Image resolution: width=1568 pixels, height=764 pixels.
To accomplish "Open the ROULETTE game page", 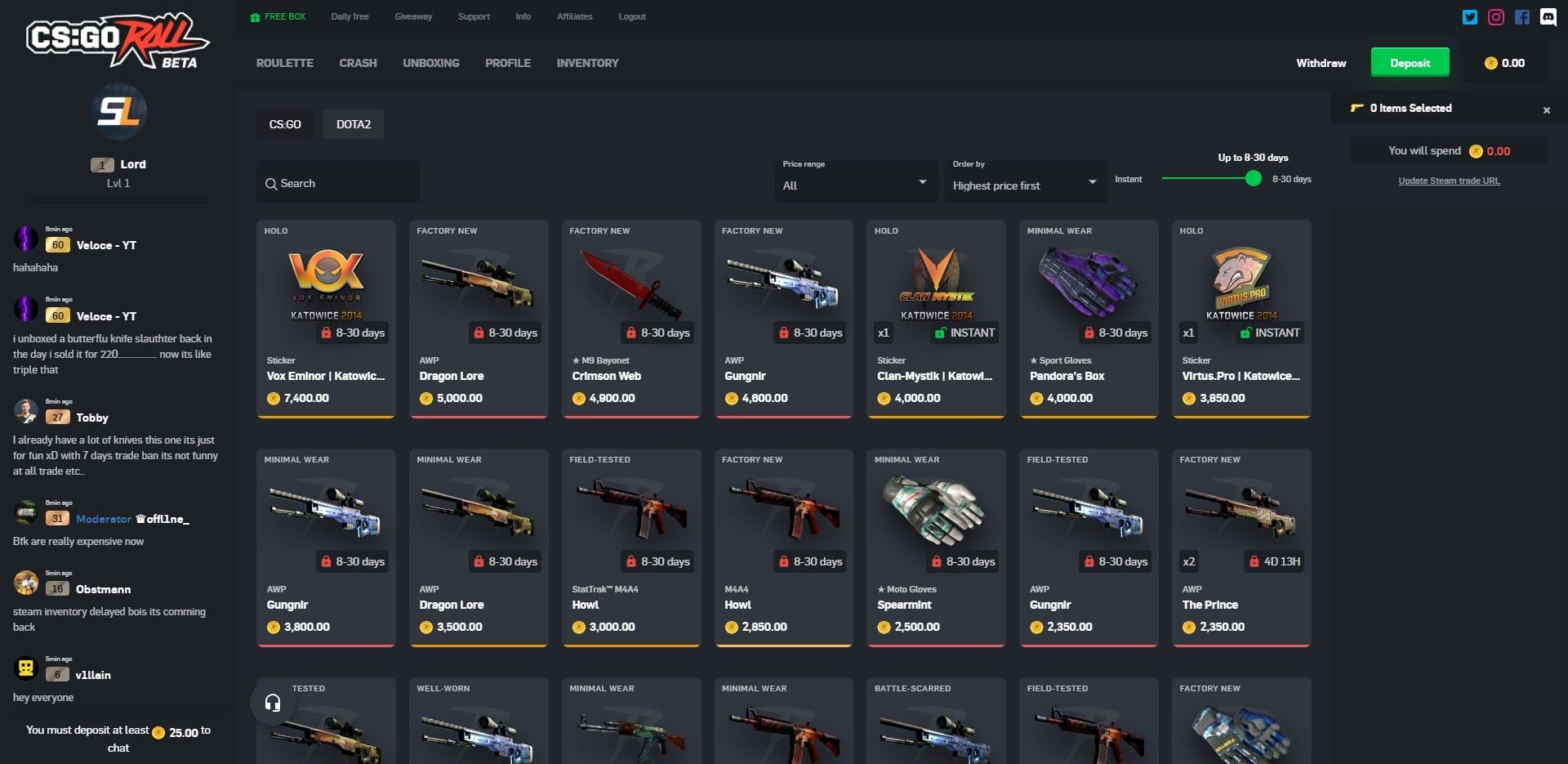I will coord(283,63).
